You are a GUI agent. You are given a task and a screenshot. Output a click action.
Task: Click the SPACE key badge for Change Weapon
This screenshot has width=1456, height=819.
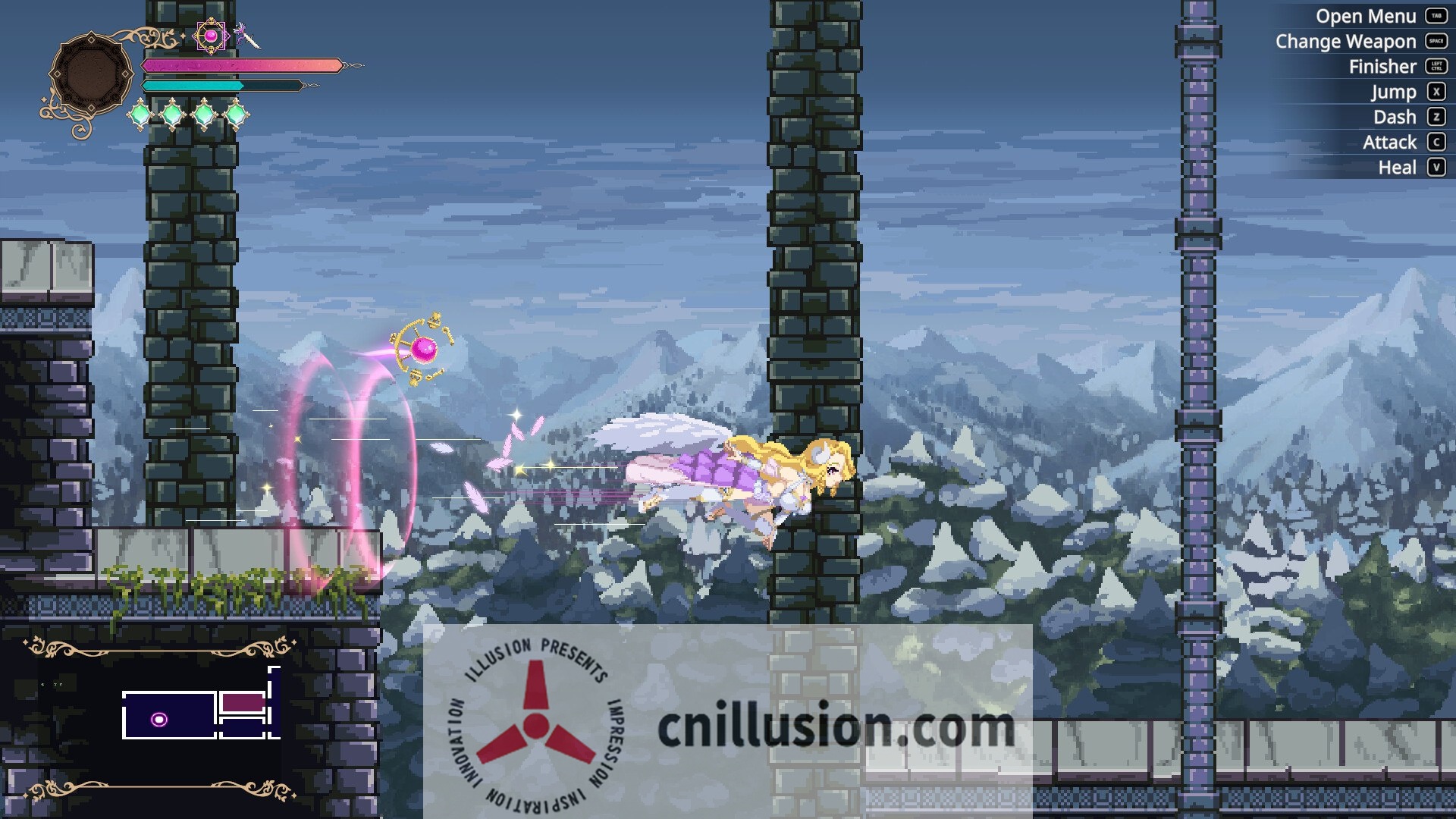tap(1438, 42)
